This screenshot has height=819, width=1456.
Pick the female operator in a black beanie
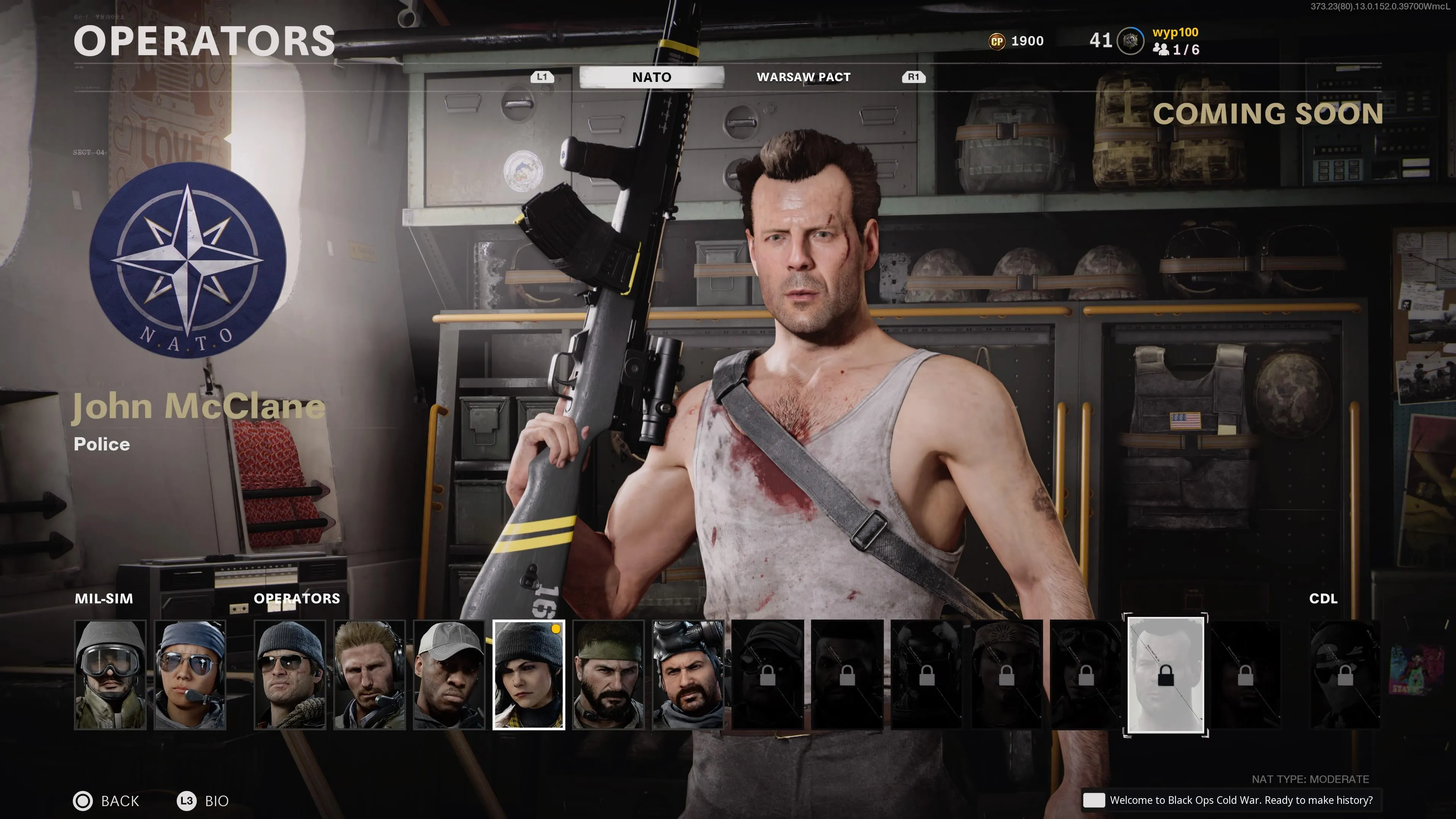pos(529,674)
